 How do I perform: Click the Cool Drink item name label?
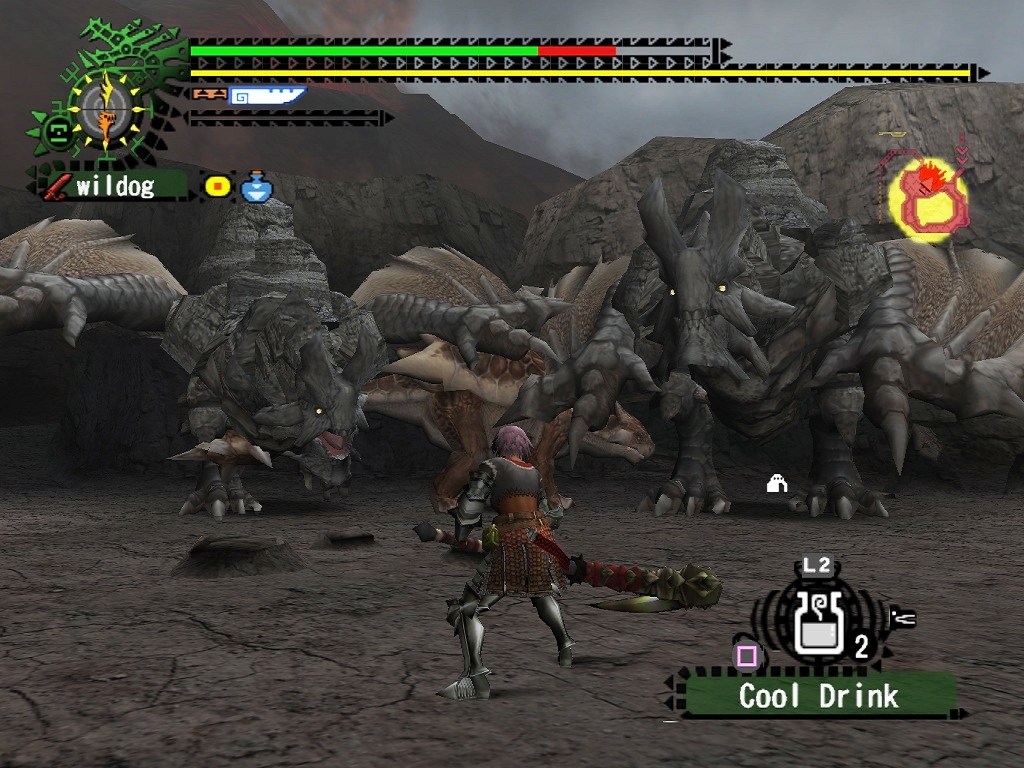coord(818,696)
